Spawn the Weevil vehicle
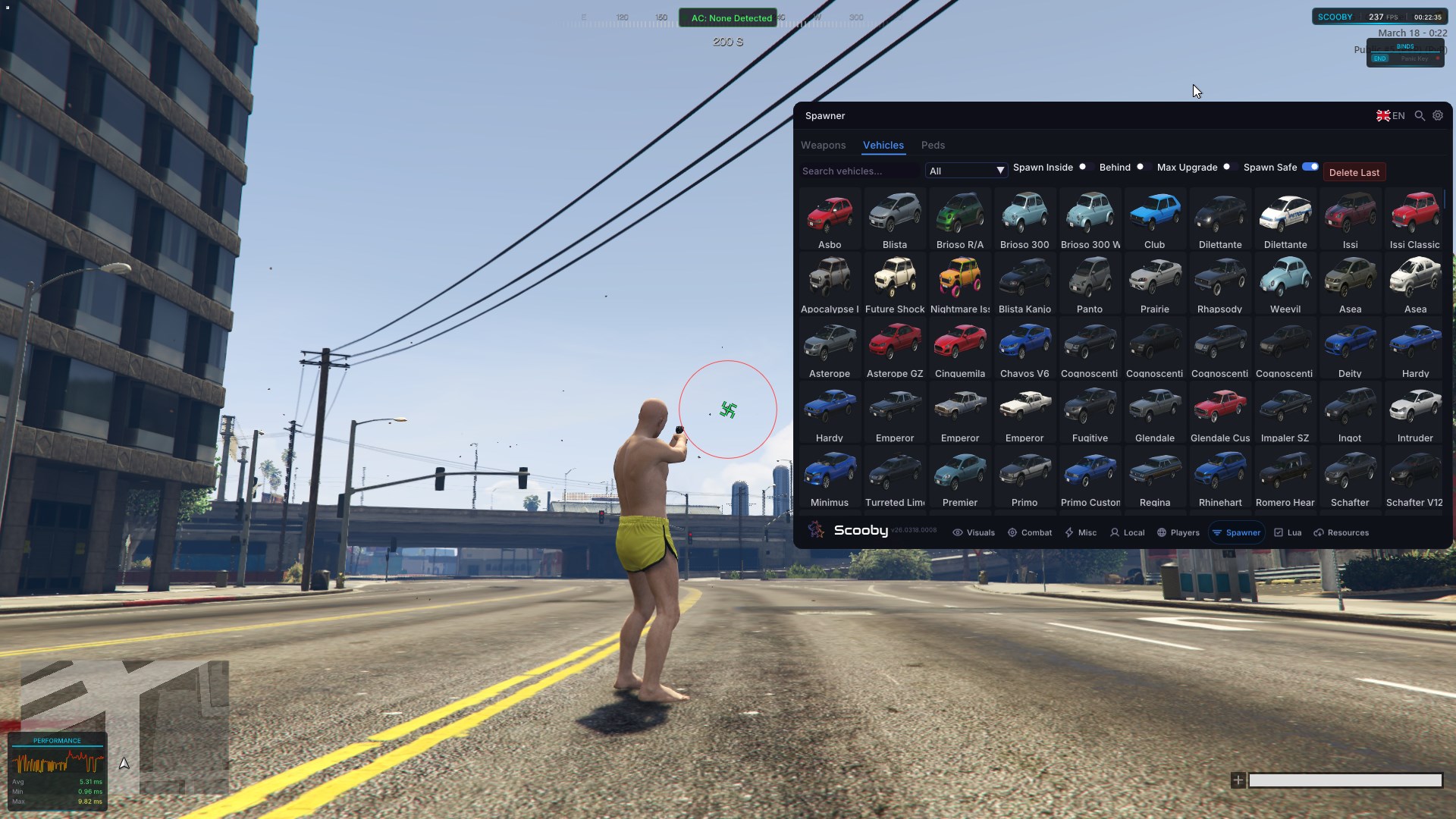 click(x=1285, y=284)
